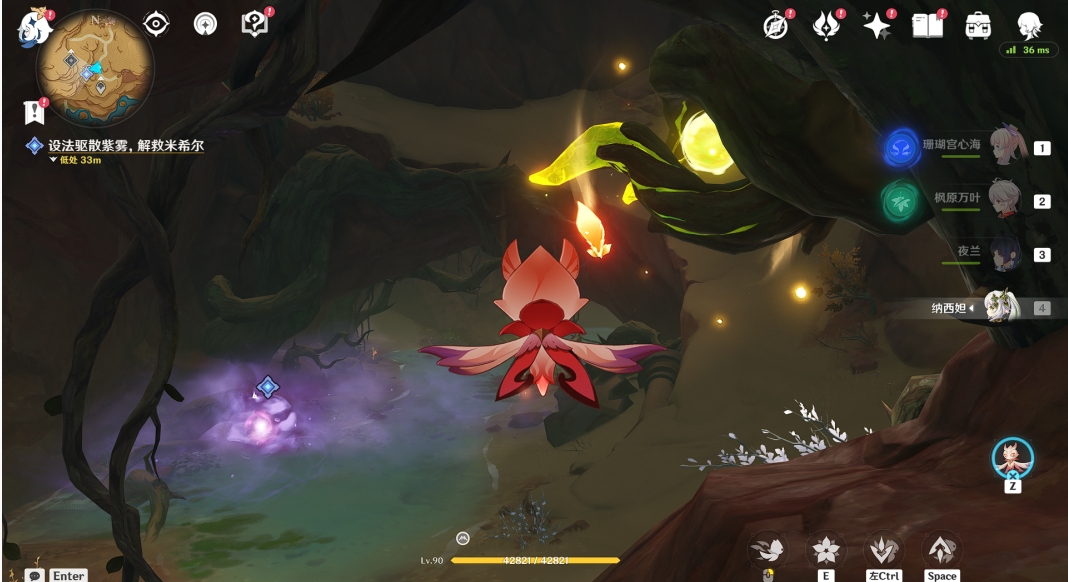Switch to party member 珊瑚宫心海
The width and height of the screenshot is (1068, 582).
tap(1004, 146)
